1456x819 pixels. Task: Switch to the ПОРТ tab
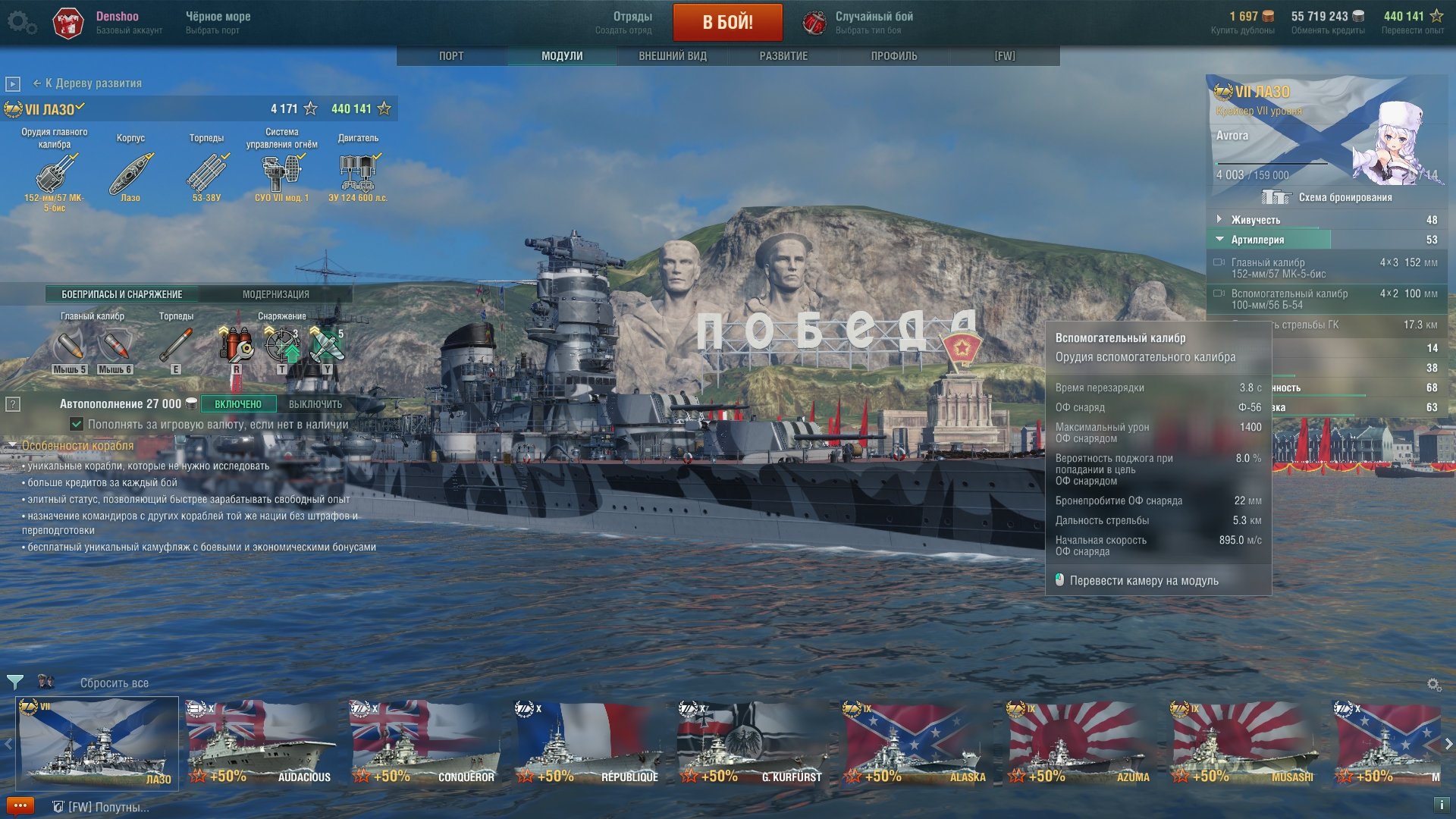click(451, 56)
